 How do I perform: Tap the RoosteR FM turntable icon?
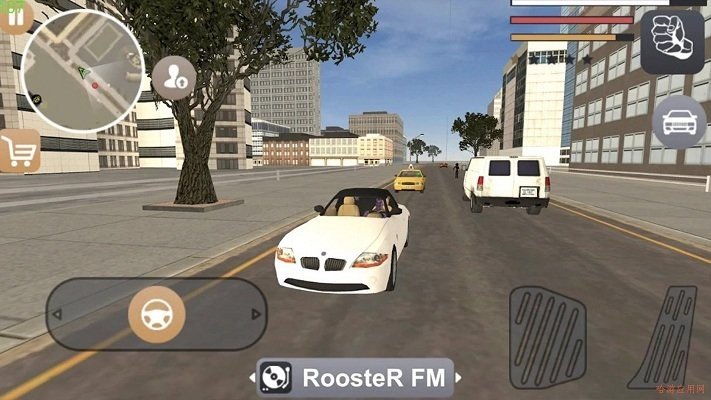tap(276, 378)
